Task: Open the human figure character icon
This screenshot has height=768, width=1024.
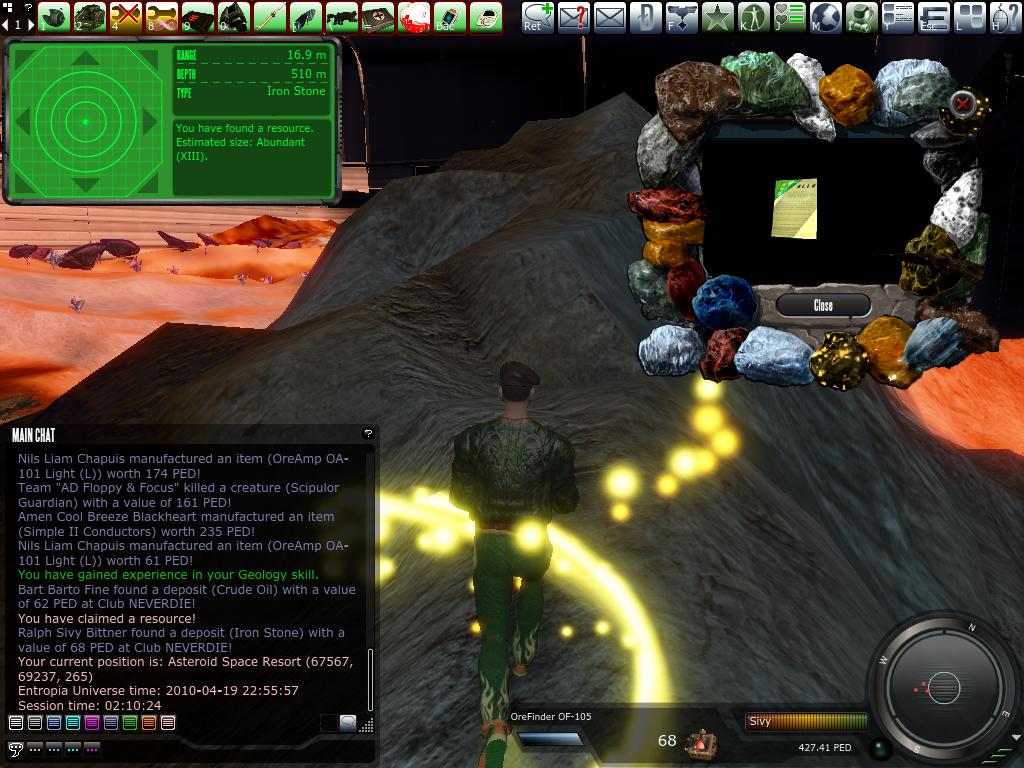Action: [x=753, y=16]
